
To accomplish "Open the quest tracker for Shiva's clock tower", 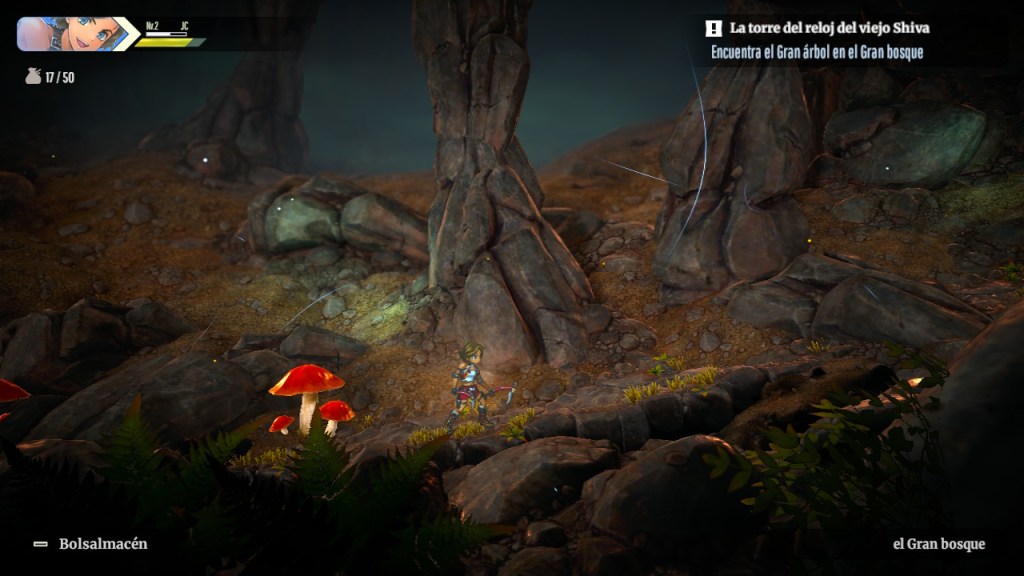I will tap(832, 29).
